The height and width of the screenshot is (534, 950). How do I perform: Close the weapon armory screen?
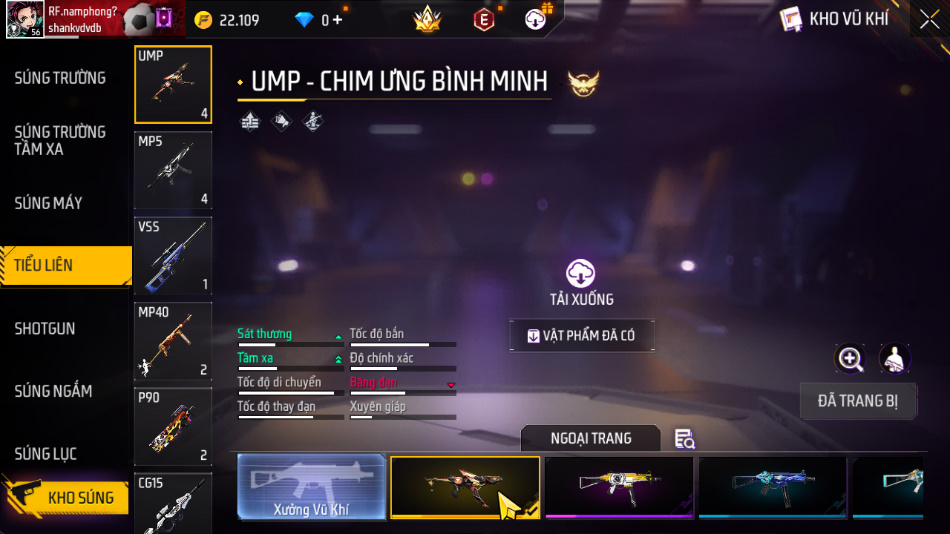929,20
